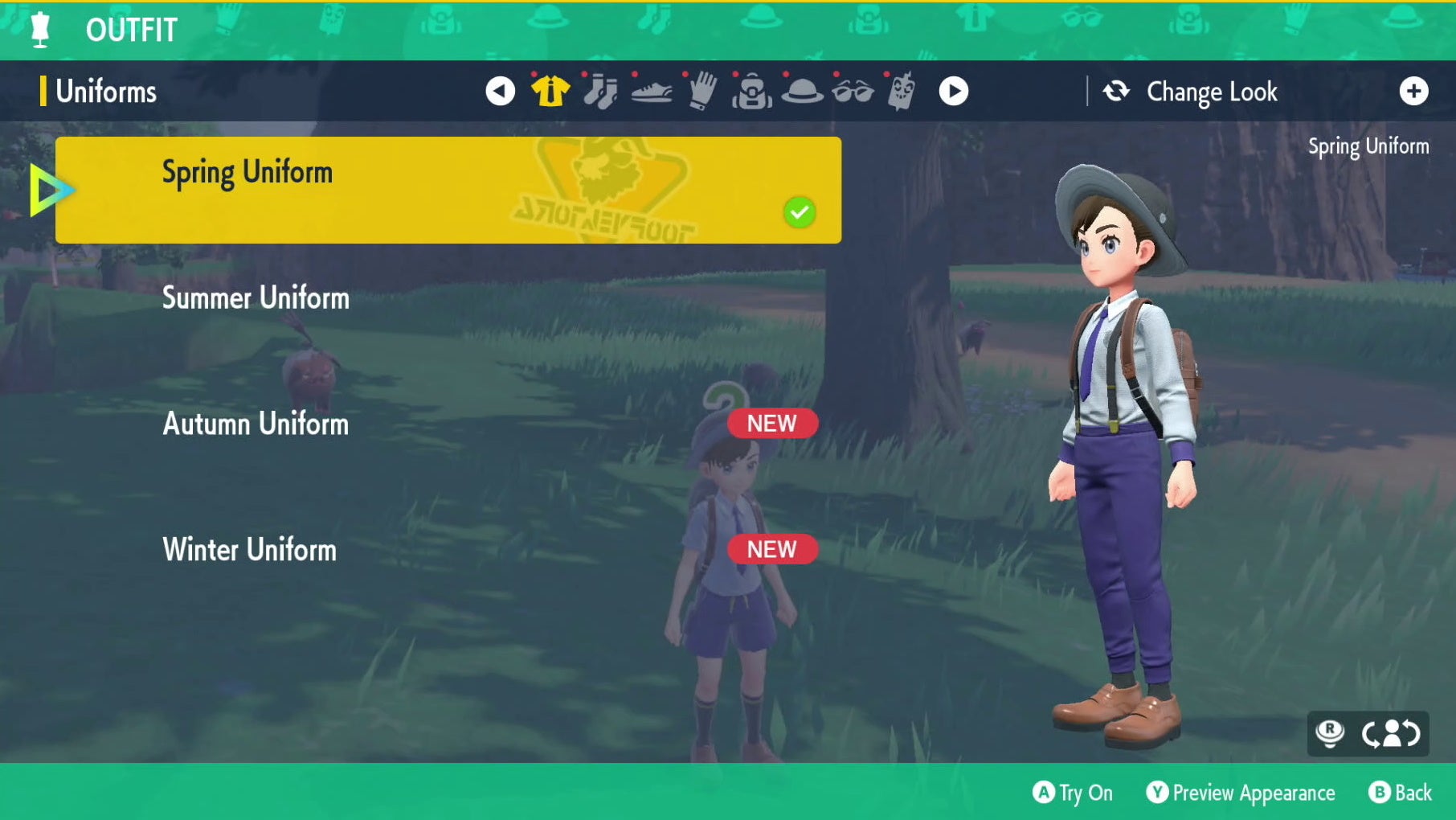Screen dimensions: 1456x820
Task: Select the hat category icon
Action: click(802, 91)
